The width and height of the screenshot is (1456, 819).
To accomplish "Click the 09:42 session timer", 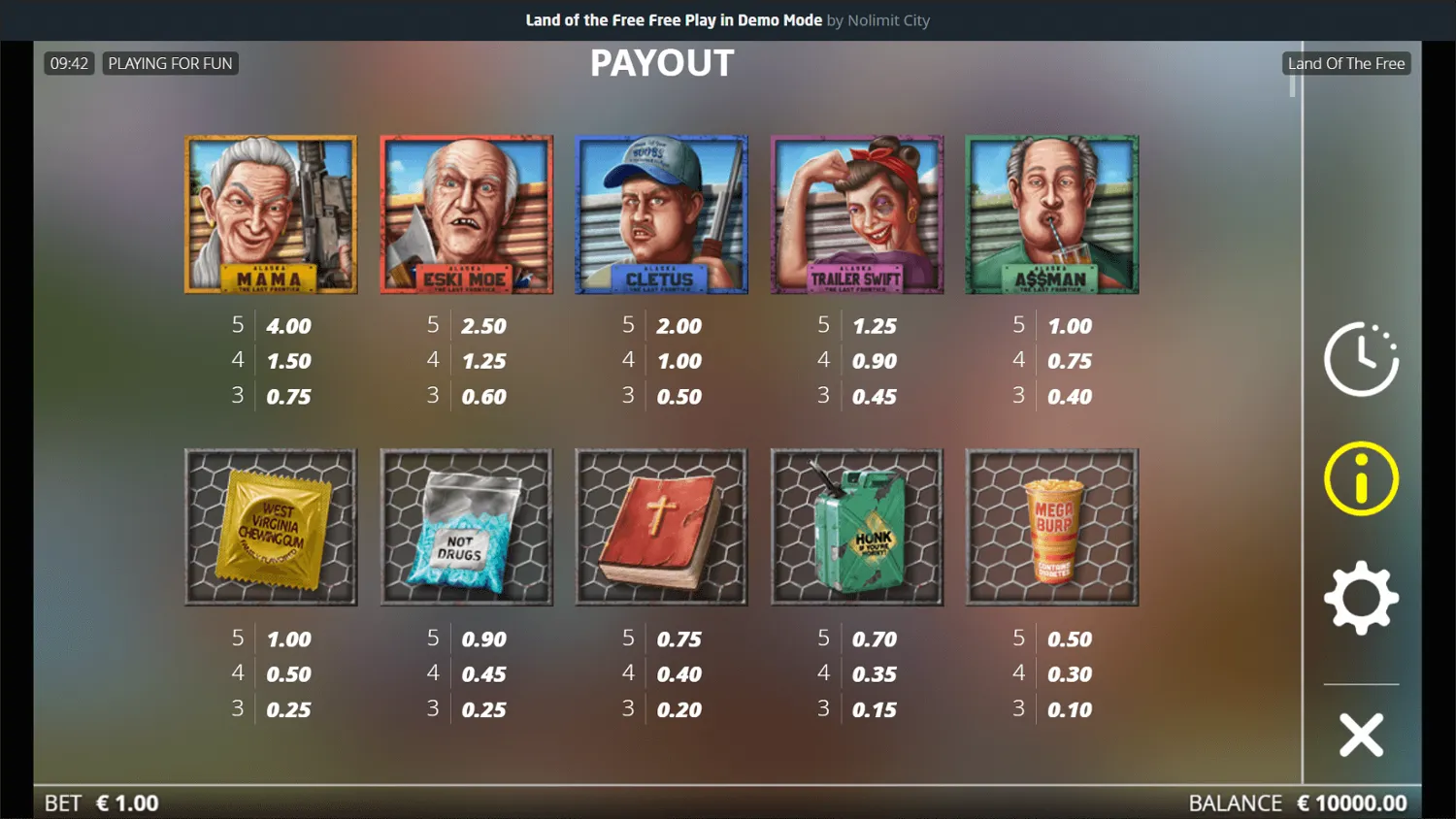I will pyautogui.click(x=69, y=63).
